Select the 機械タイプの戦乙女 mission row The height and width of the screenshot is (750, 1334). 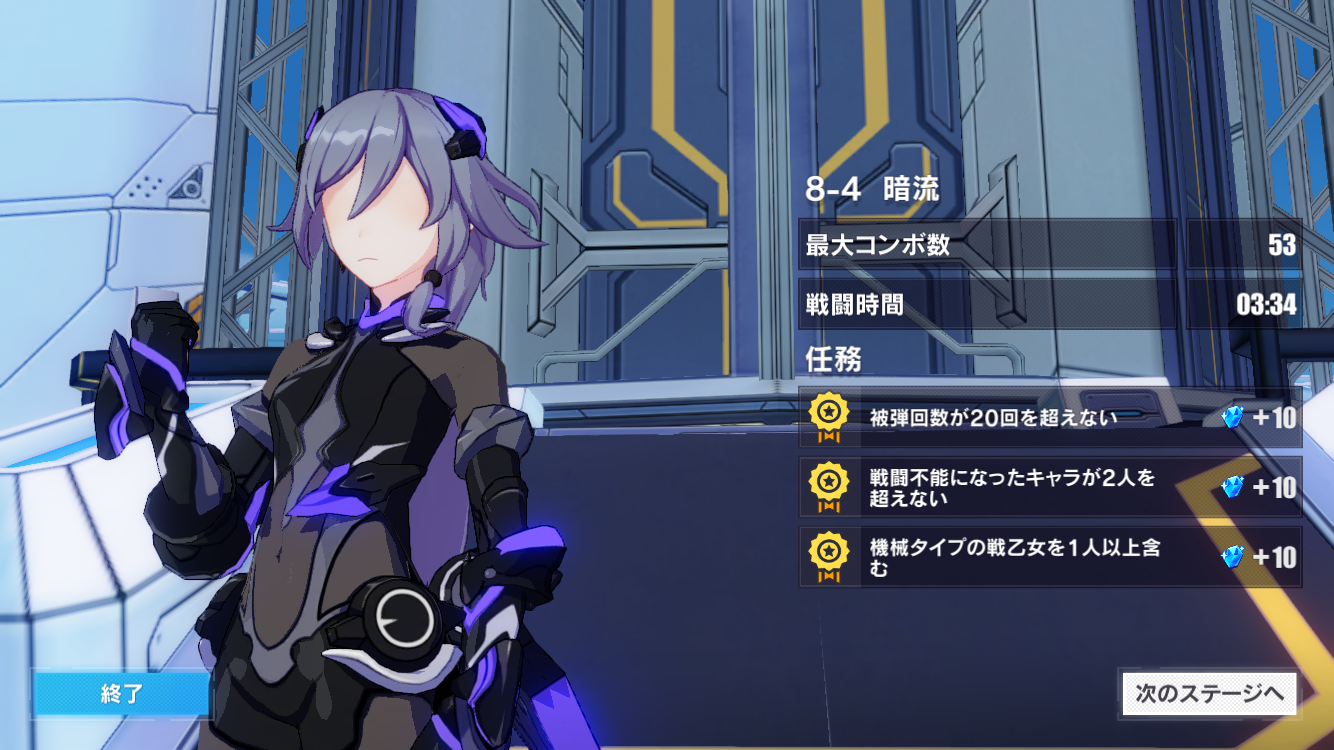coord(1050,557)
